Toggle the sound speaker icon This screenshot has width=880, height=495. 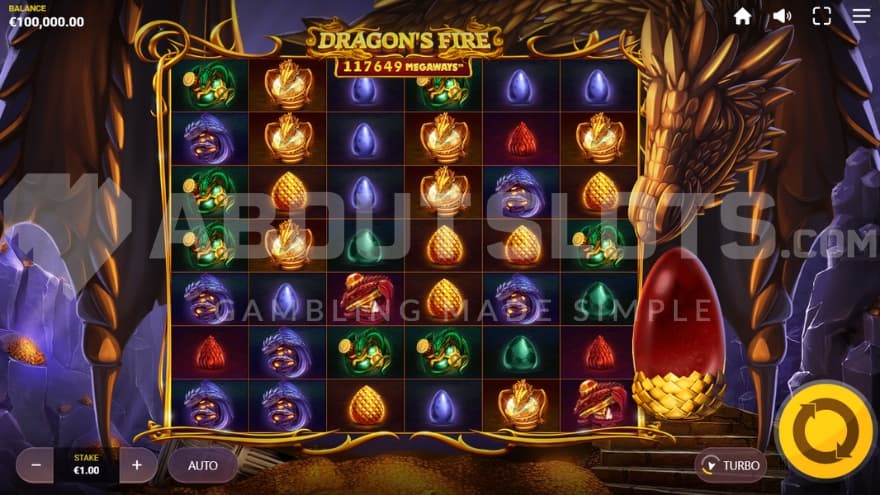point(782,16)
